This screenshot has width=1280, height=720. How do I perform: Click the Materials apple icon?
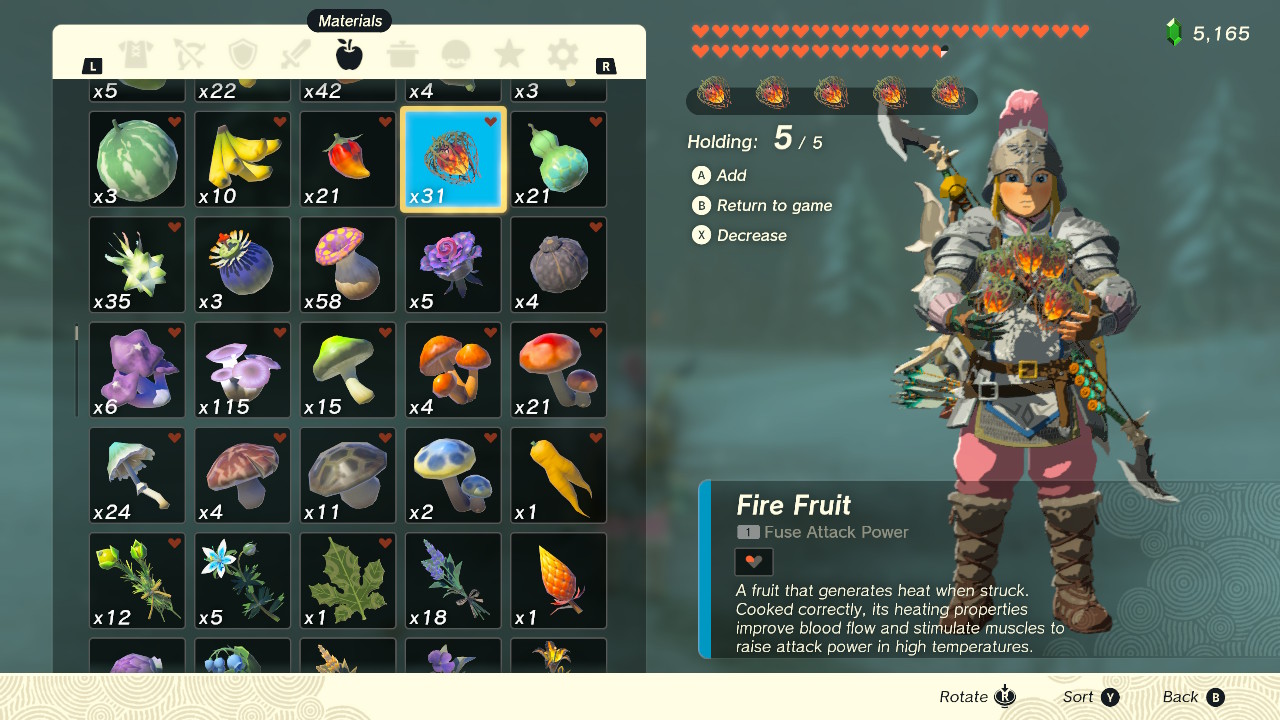point(348,55)
